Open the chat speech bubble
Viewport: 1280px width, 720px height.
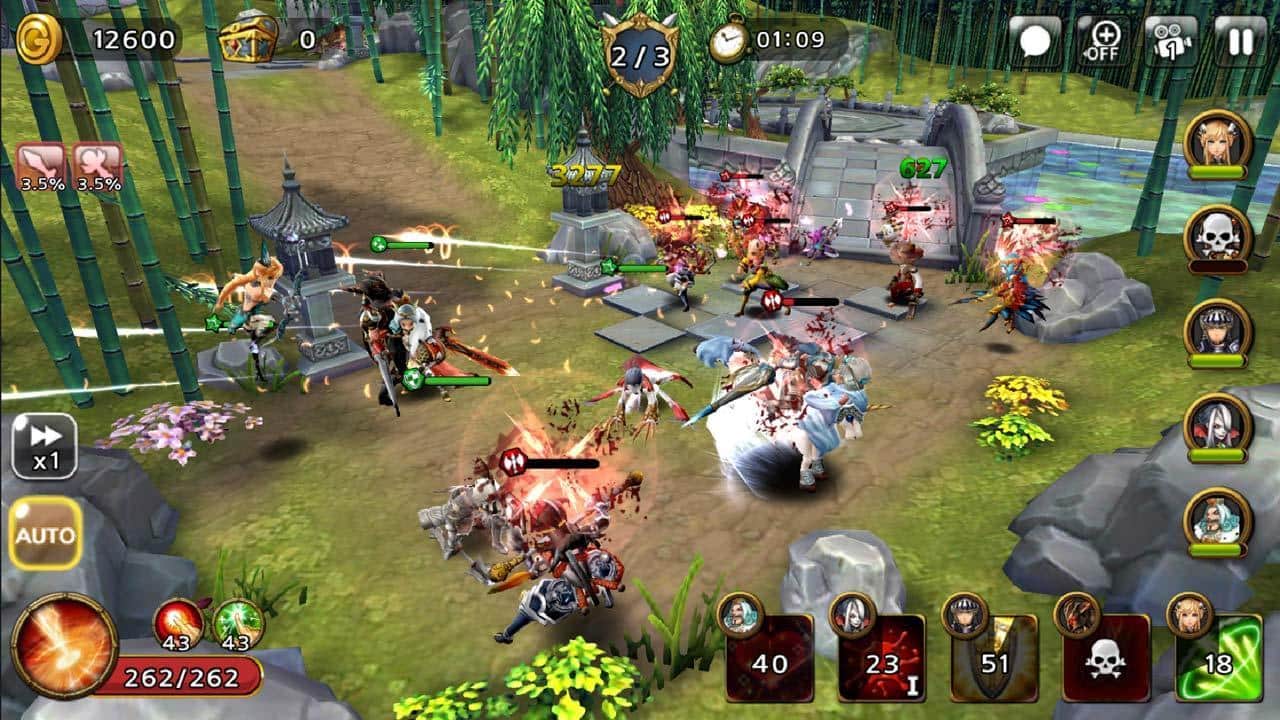click(1034, 41)
